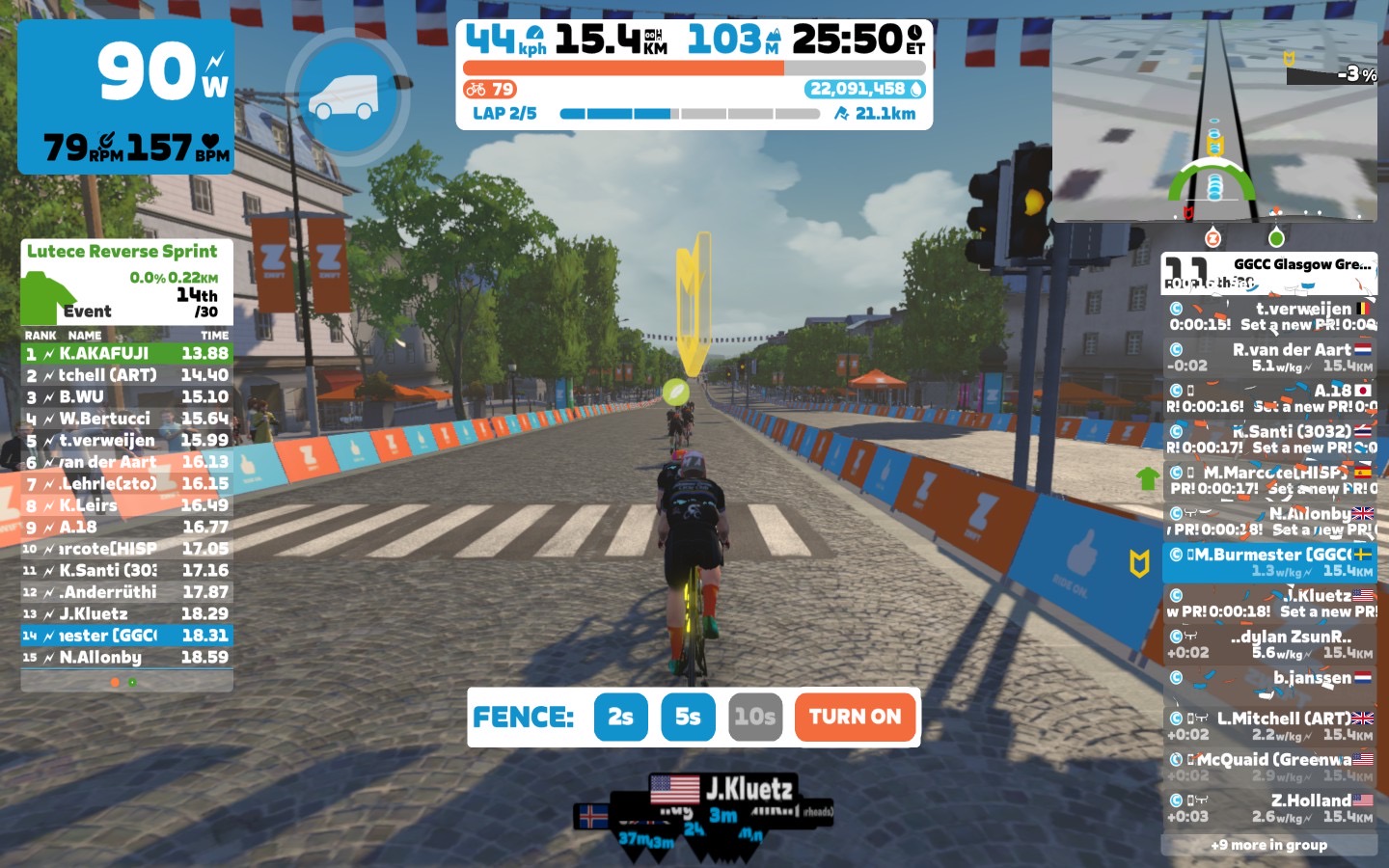Select B.WU's row in the sprint leaderboard

point(126,397)
